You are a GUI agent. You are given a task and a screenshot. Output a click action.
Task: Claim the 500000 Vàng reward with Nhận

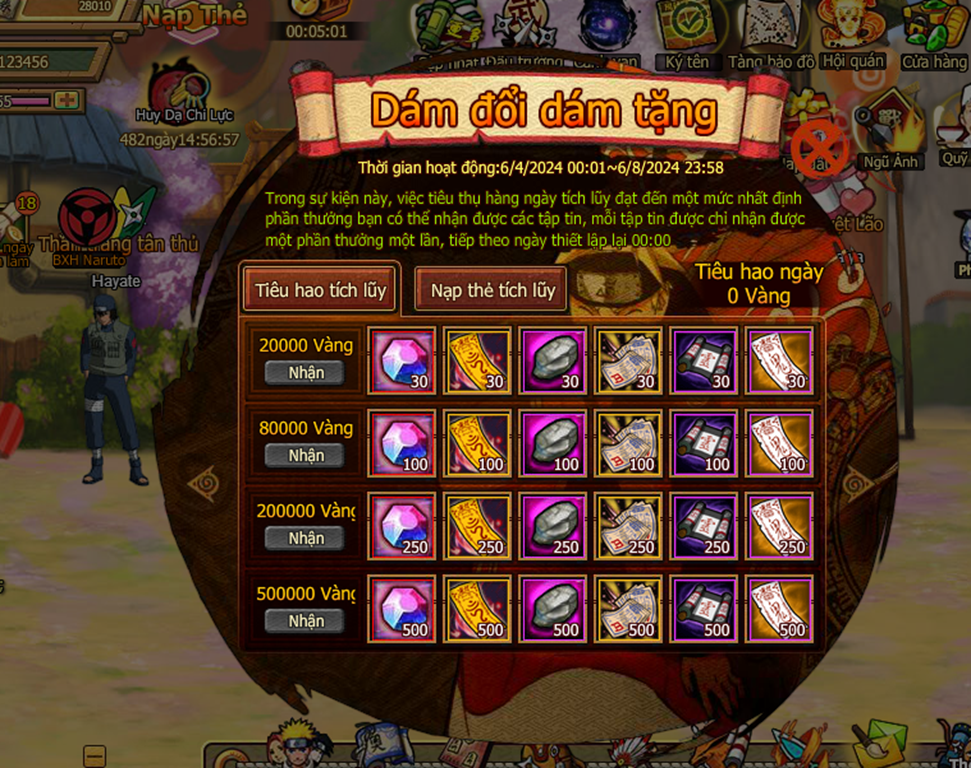[x=306, y=622]
